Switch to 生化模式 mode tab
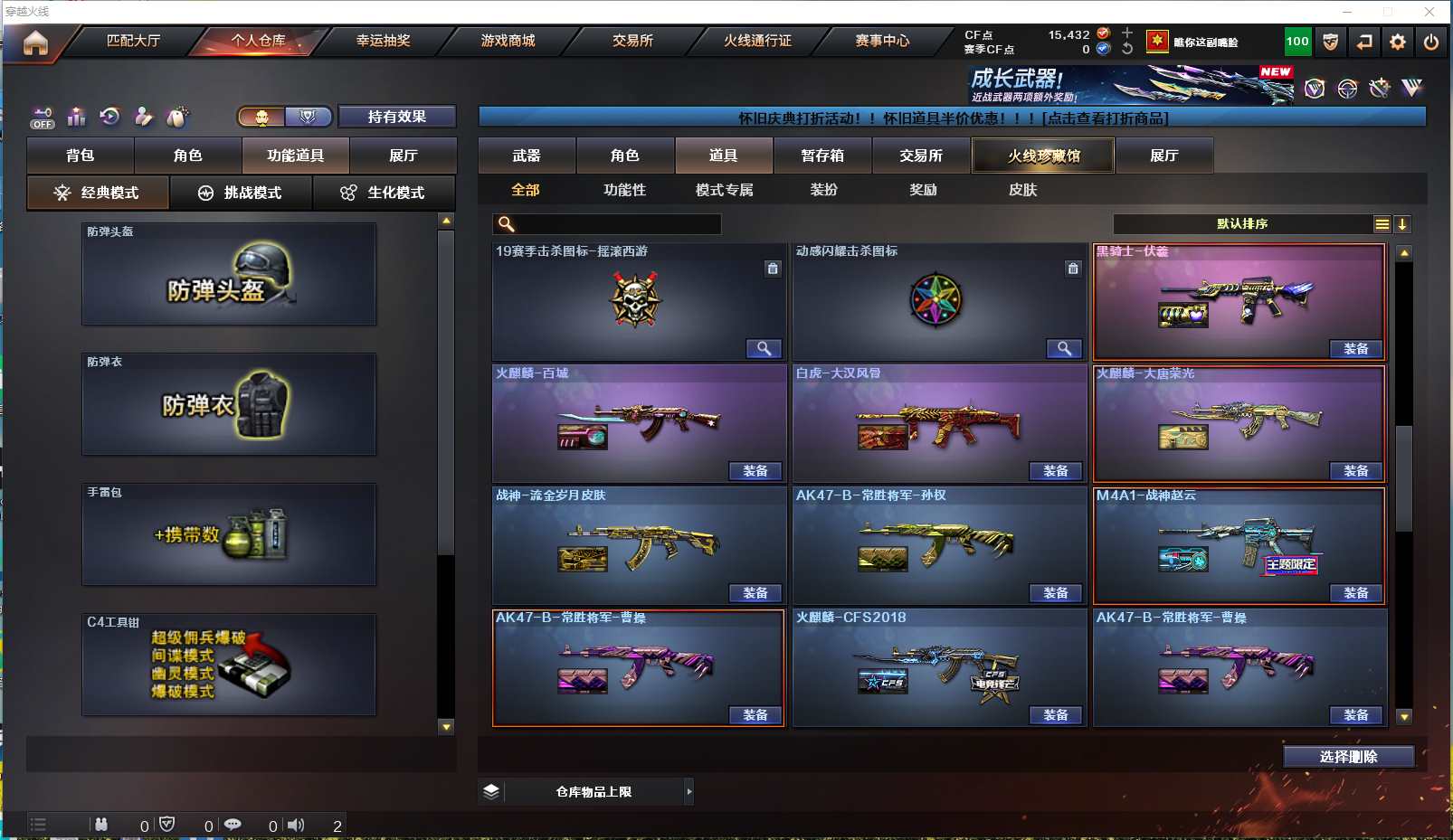Image resolution: width=1453 pixels, height=840 pixels. click(385, 193)
